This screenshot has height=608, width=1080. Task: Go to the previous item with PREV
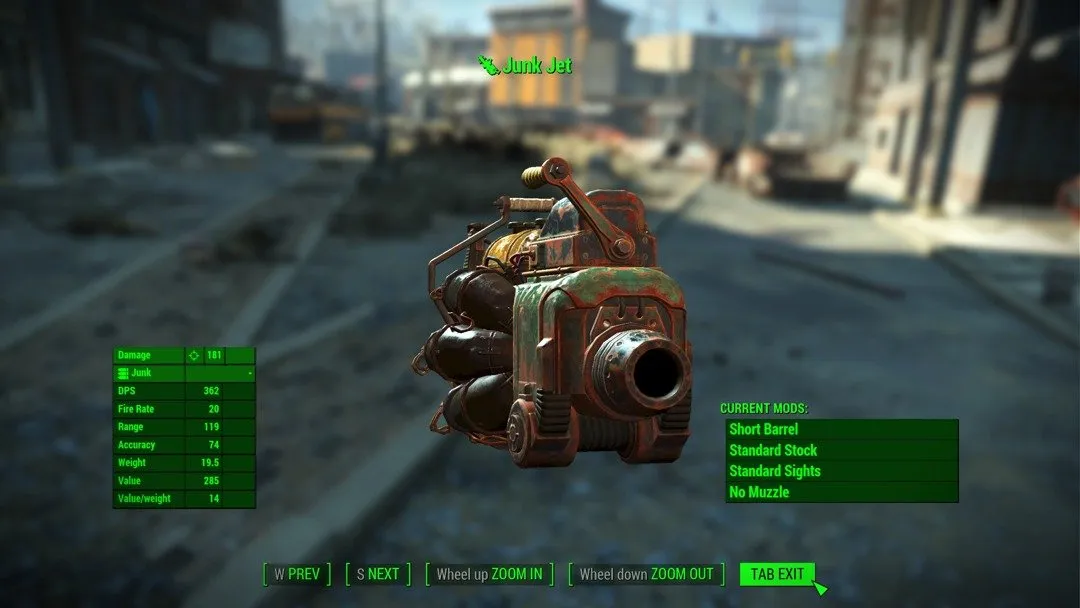(297, 574)
